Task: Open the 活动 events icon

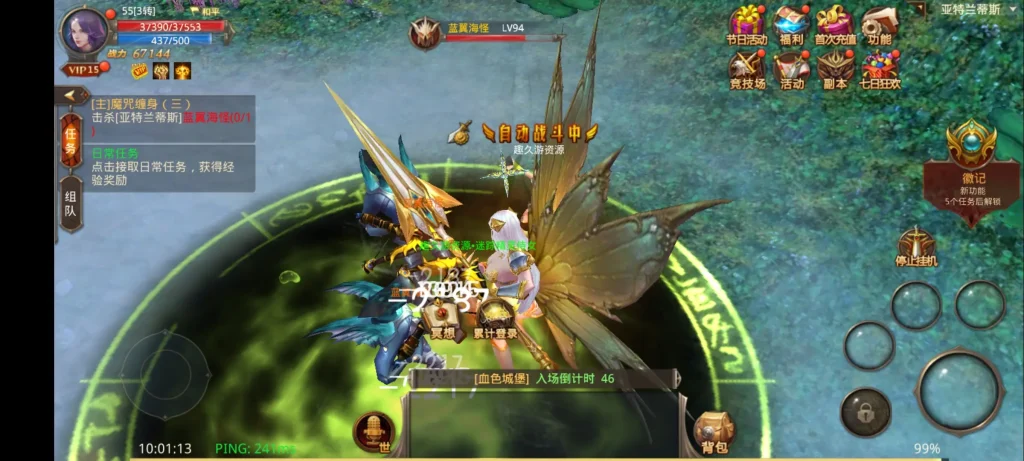Action: click(791, 68)
